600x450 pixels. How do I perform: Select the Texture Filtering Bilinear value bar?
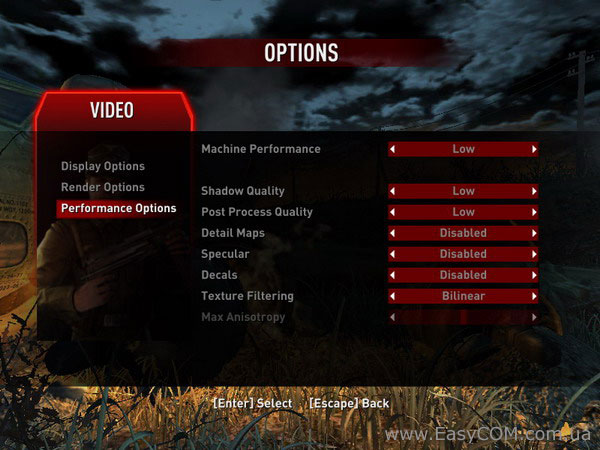point(463,296)
